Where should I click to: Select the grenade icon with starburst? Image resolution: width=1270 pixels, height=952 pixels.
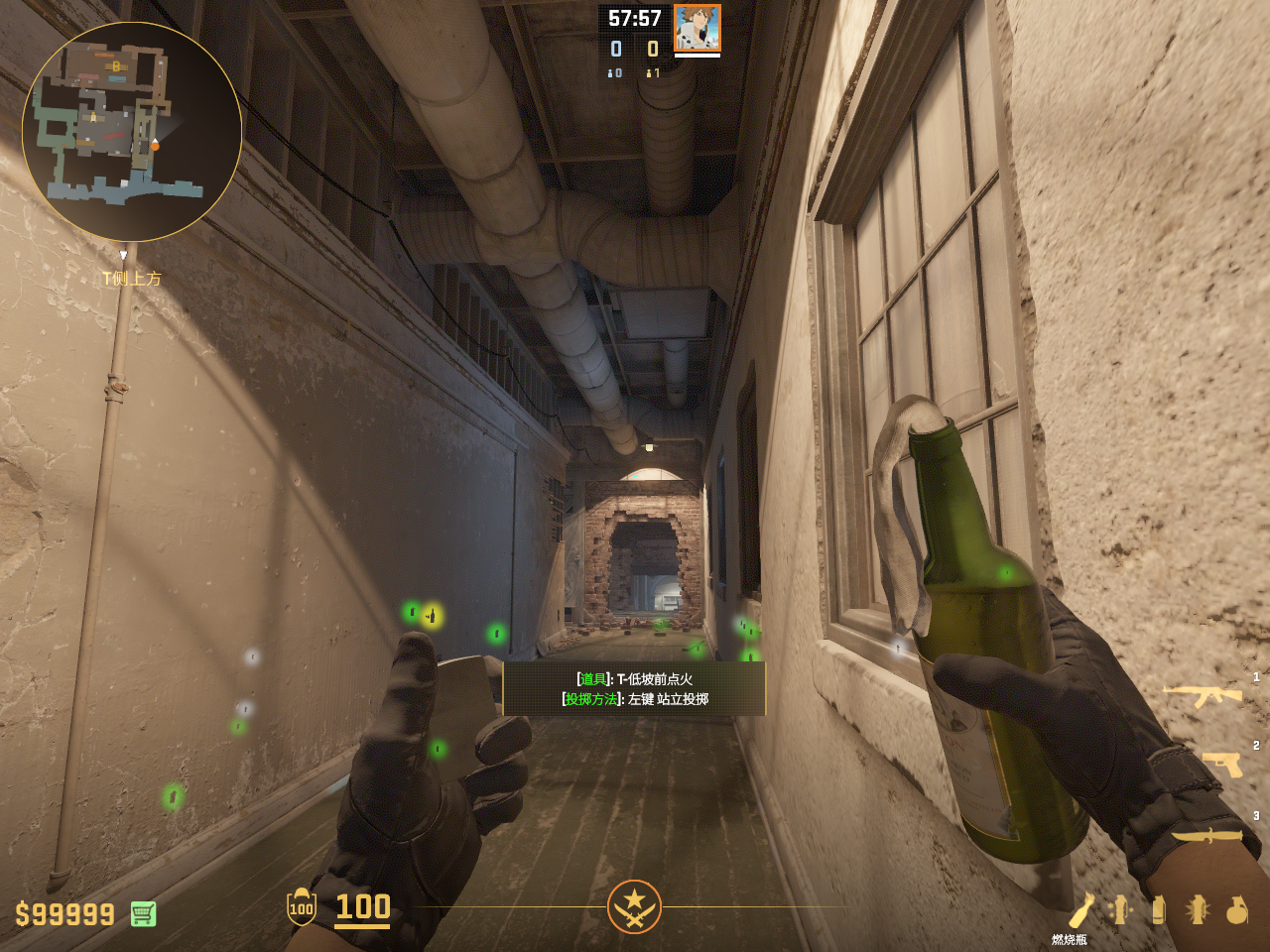1198,909
